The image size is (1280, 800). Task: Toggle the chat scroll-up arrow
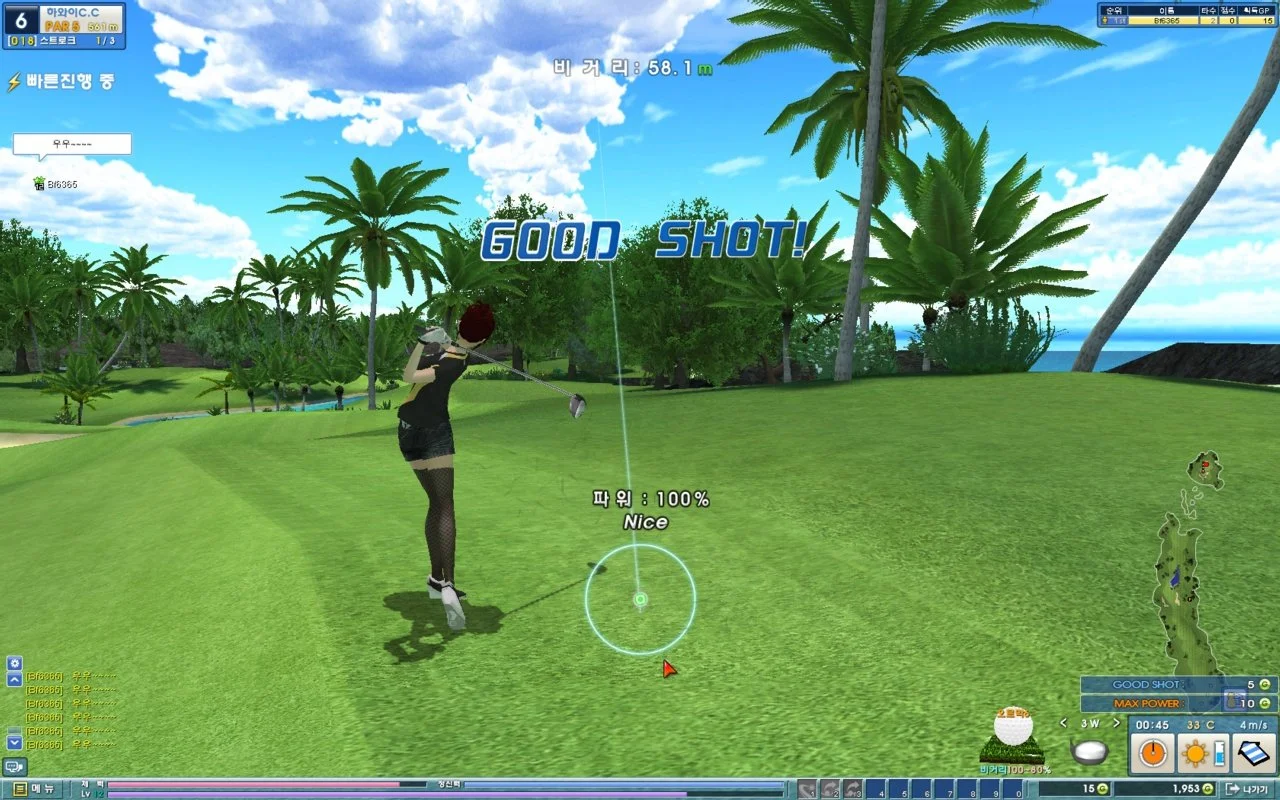(14, 678)
